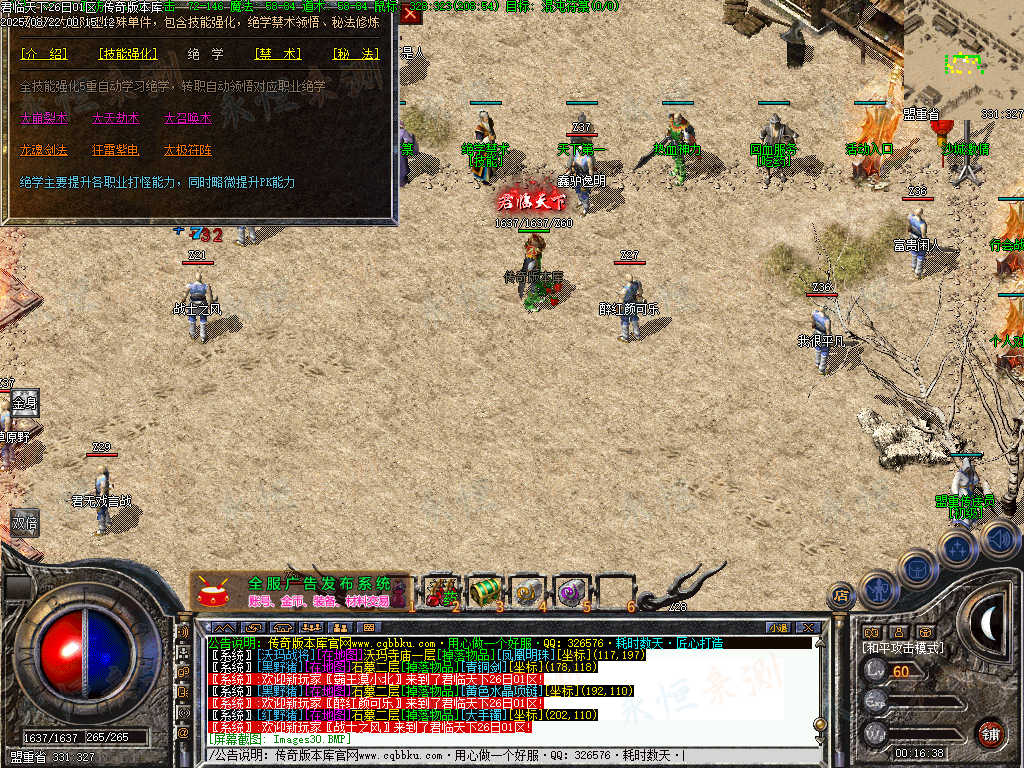Open the character equipment round button
Viewport: 1024px width, 768px height.
877,590
